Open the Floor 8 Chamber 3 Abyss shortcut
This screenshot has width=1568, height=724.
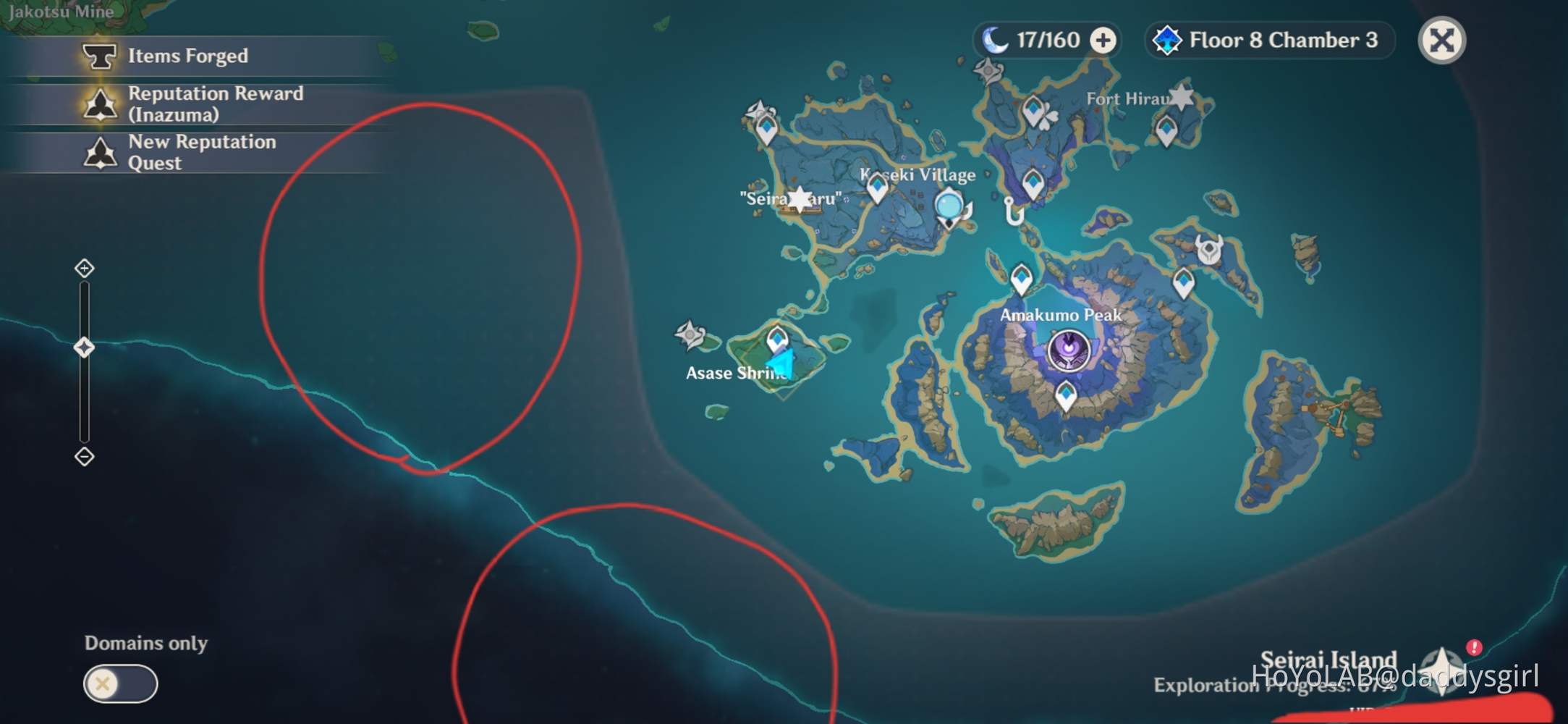(1268, 41)
